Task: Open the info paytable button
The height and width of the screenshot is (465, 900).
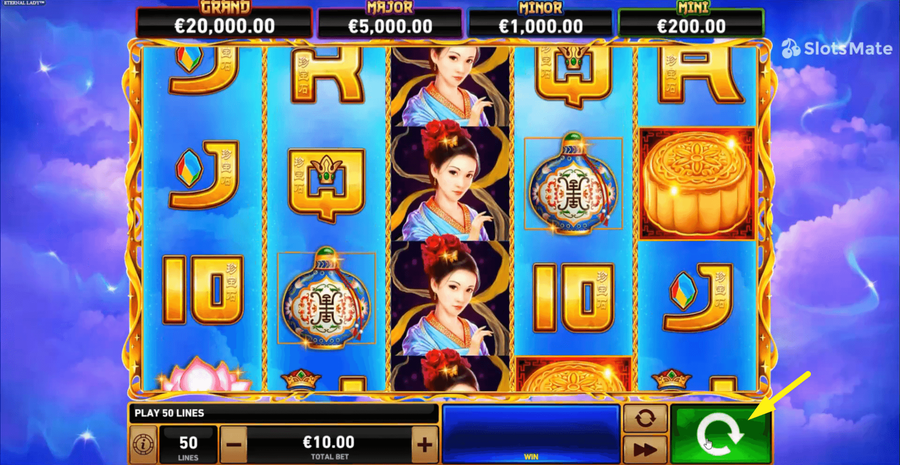Action: pyautogui.click(x=142, y=444)
